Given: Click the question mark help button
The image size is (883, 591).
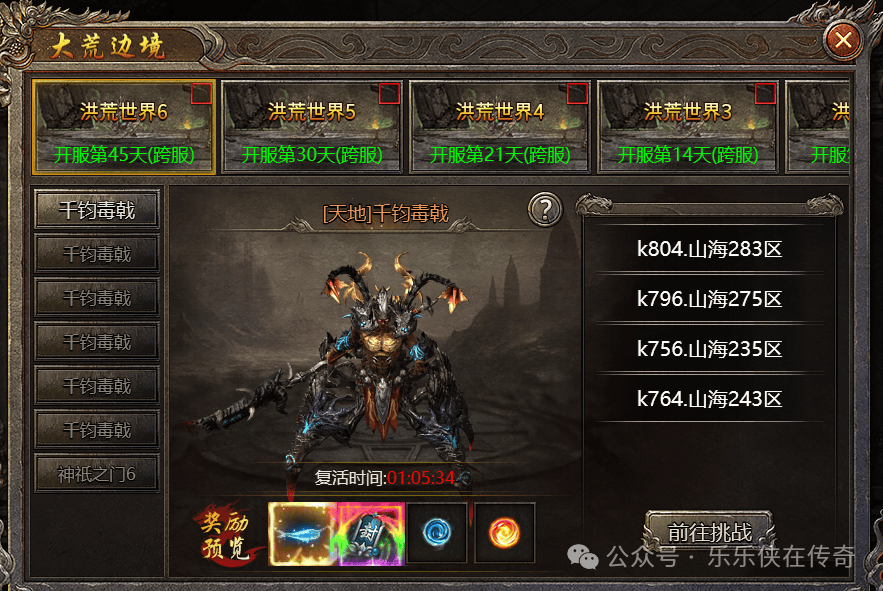Looking at the screenshot, I should click(x=545, y=210).
